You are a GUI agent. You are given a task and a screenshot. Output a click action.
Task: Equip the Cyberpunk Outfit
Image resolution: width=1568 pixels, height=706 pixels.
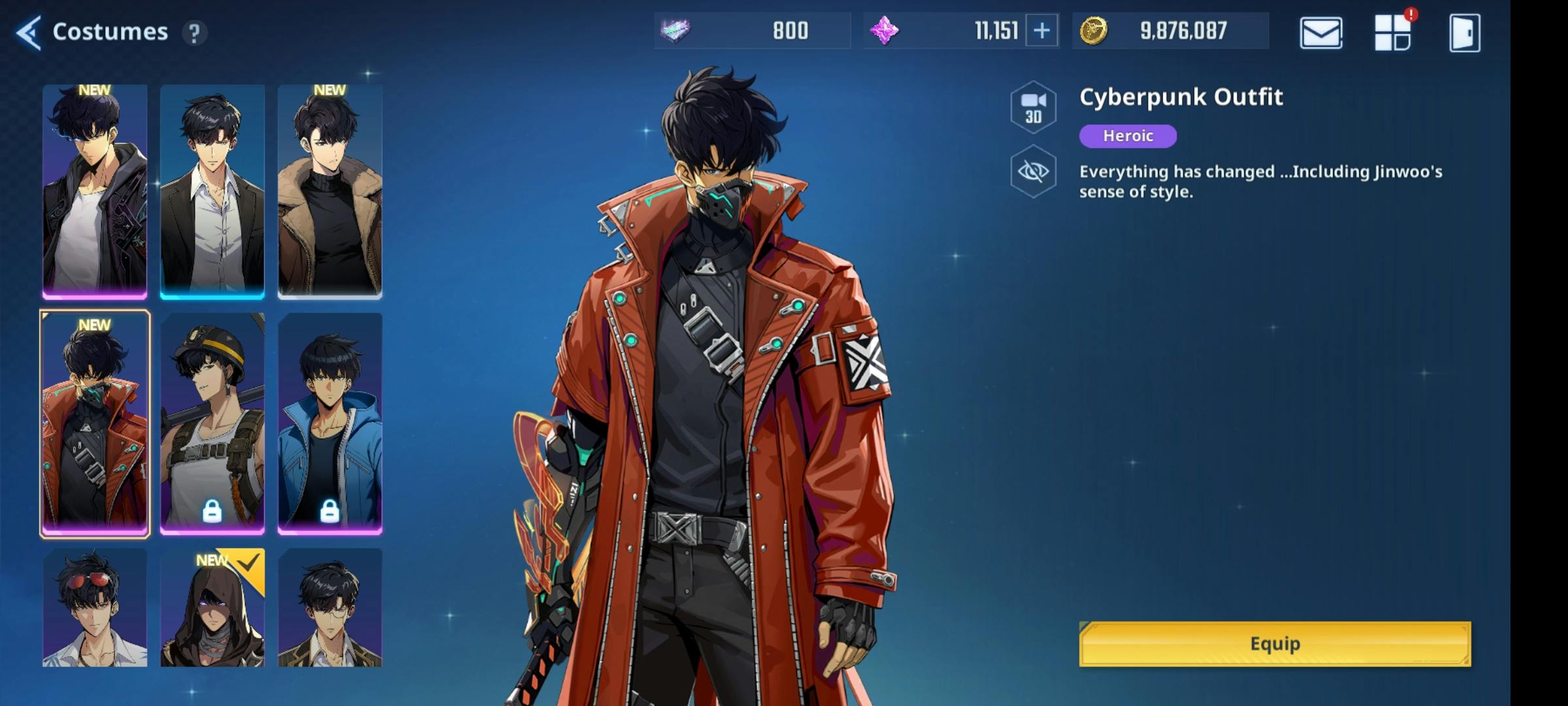point(1275,644)
